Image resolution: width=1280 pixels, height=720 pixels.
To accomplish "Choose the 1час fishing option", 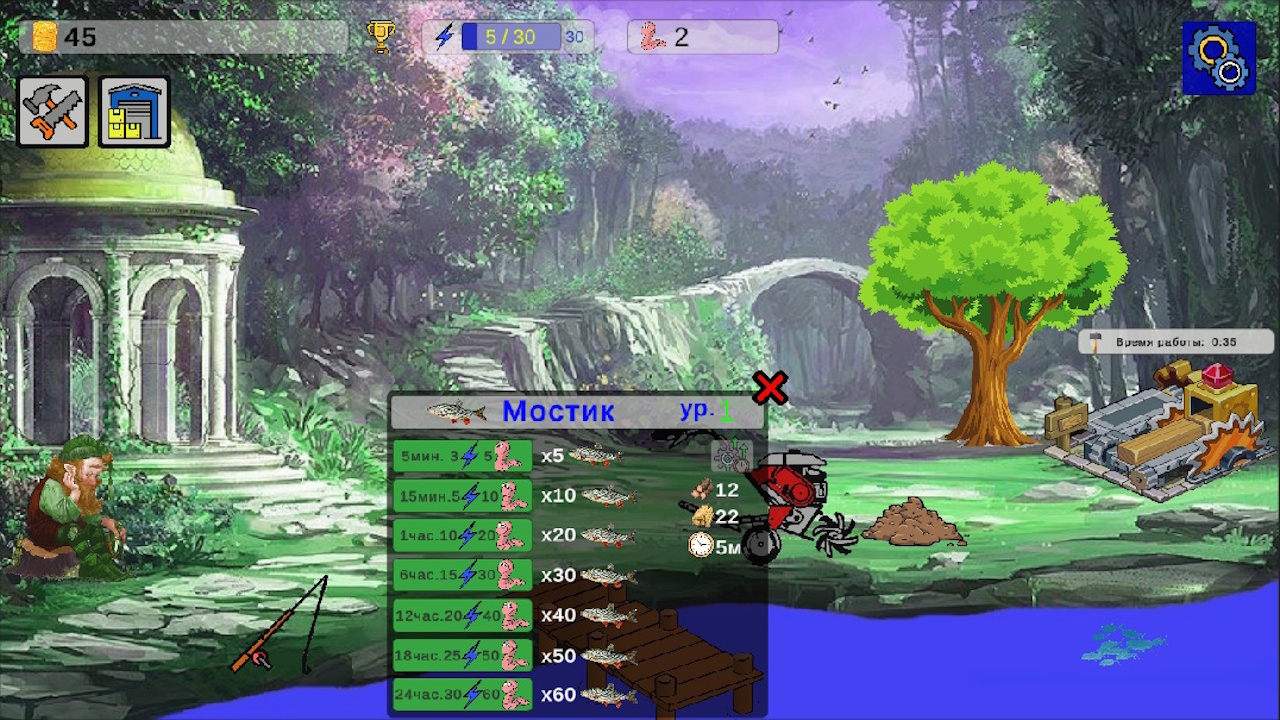I will coord(462,535).
